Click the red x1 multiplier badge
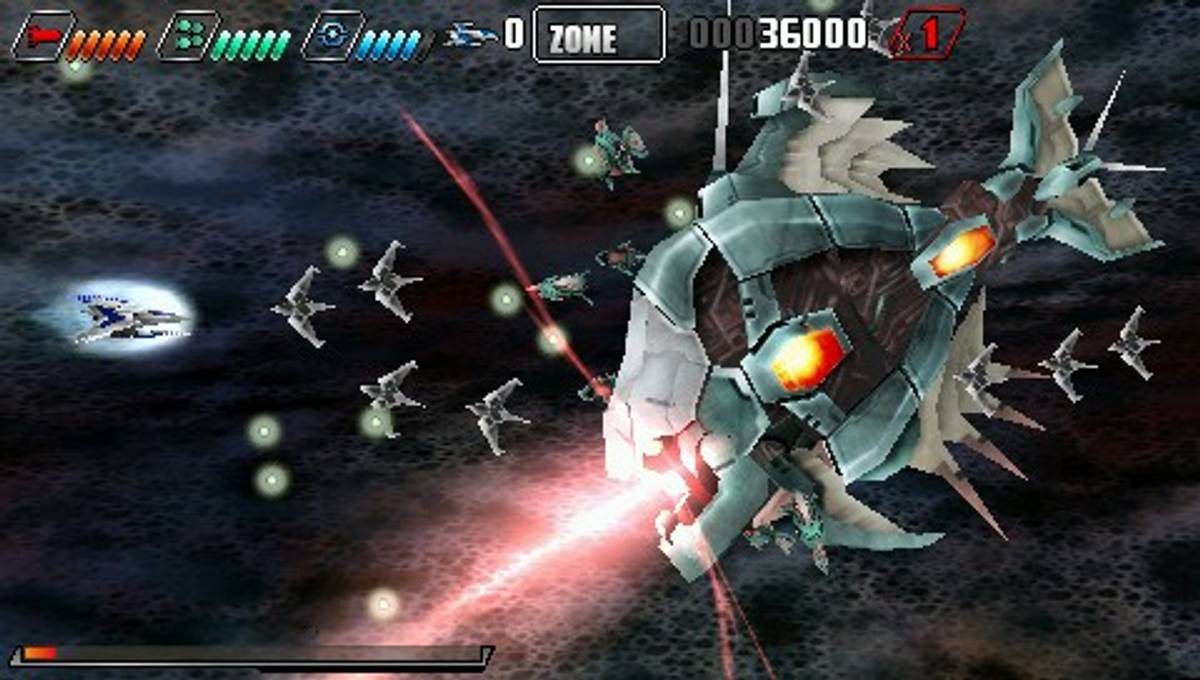 927,34
